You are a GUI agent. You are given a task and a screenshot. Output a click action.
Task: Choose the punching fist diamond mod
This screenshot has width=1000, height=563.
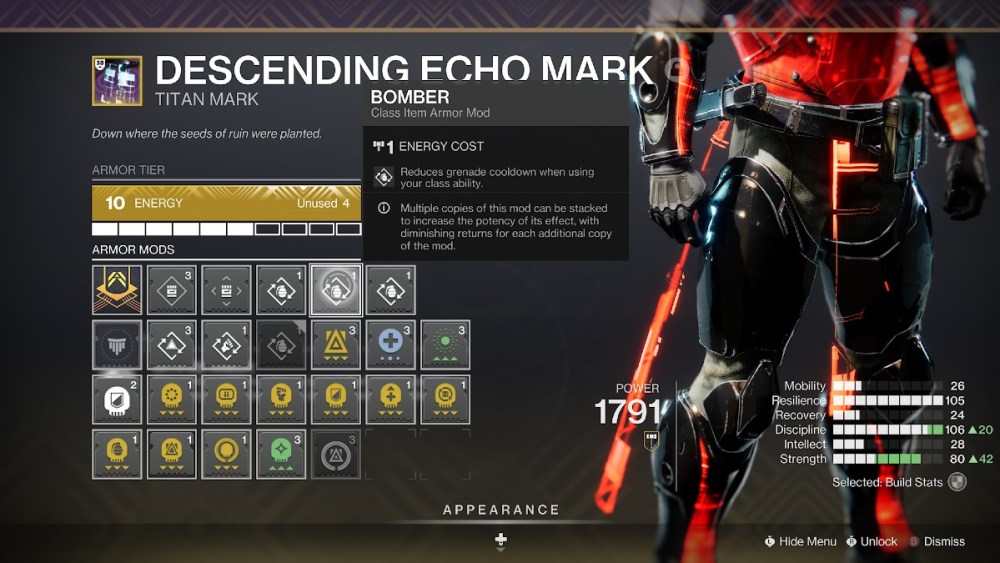click(x=226, y=345)
